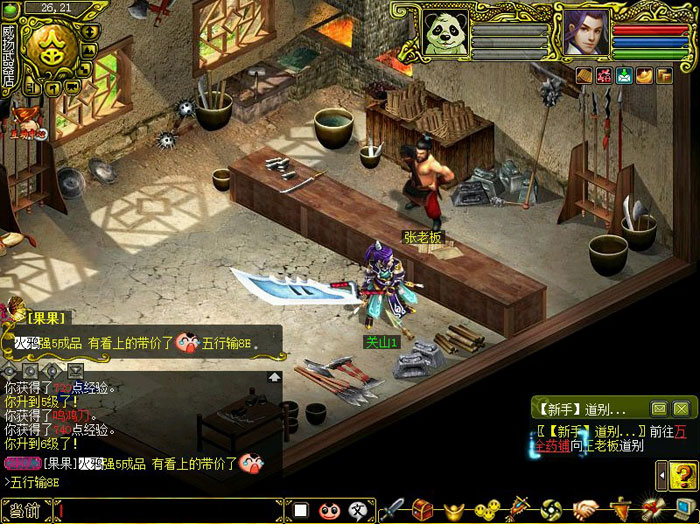Close the 道别 quest tracker panel
The image size is (700, 524).
click(x=681, y=408)
